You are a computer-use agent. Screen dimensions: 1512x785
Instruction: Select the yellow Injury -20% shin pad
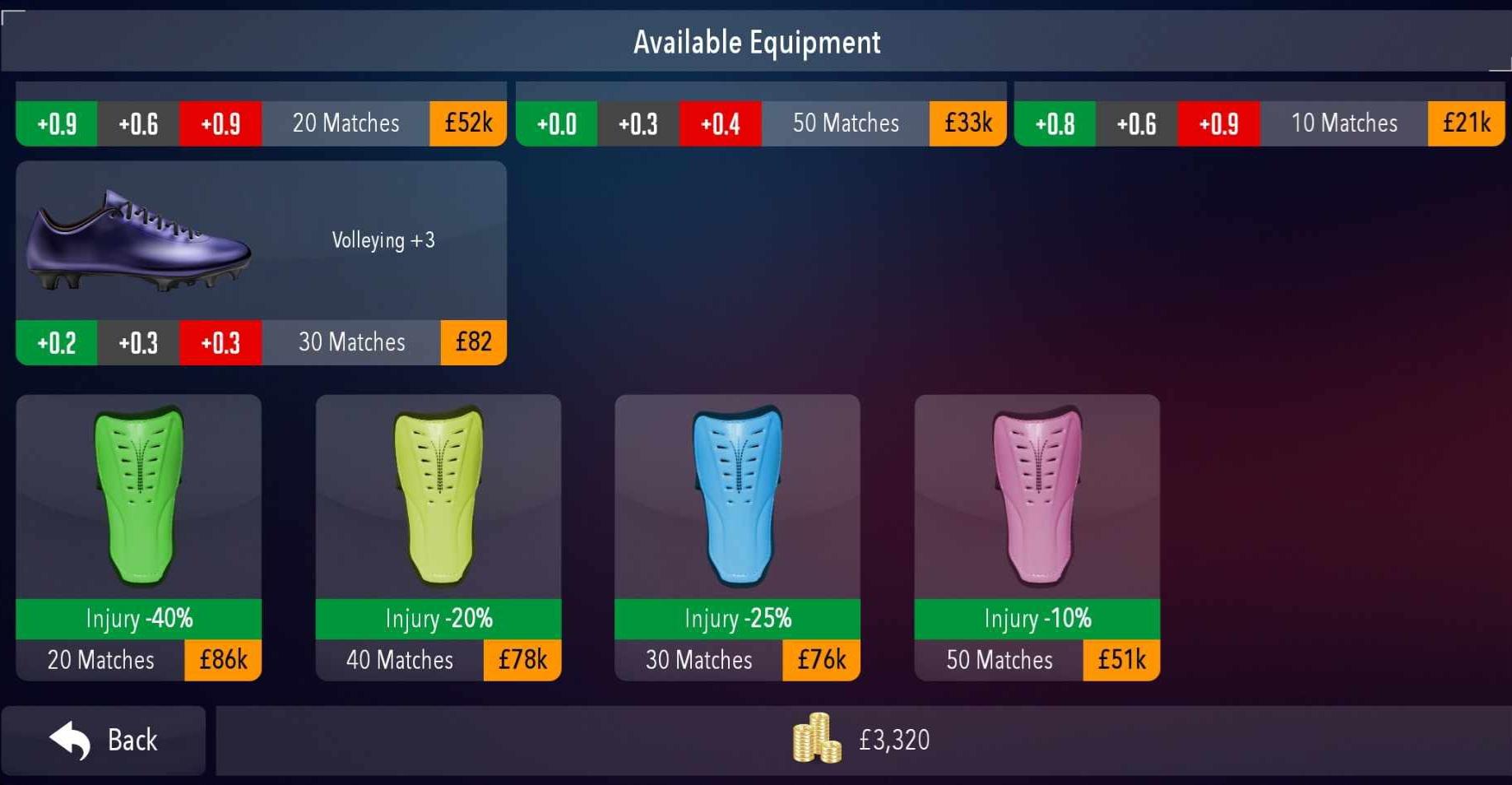[x=438, y=494]
